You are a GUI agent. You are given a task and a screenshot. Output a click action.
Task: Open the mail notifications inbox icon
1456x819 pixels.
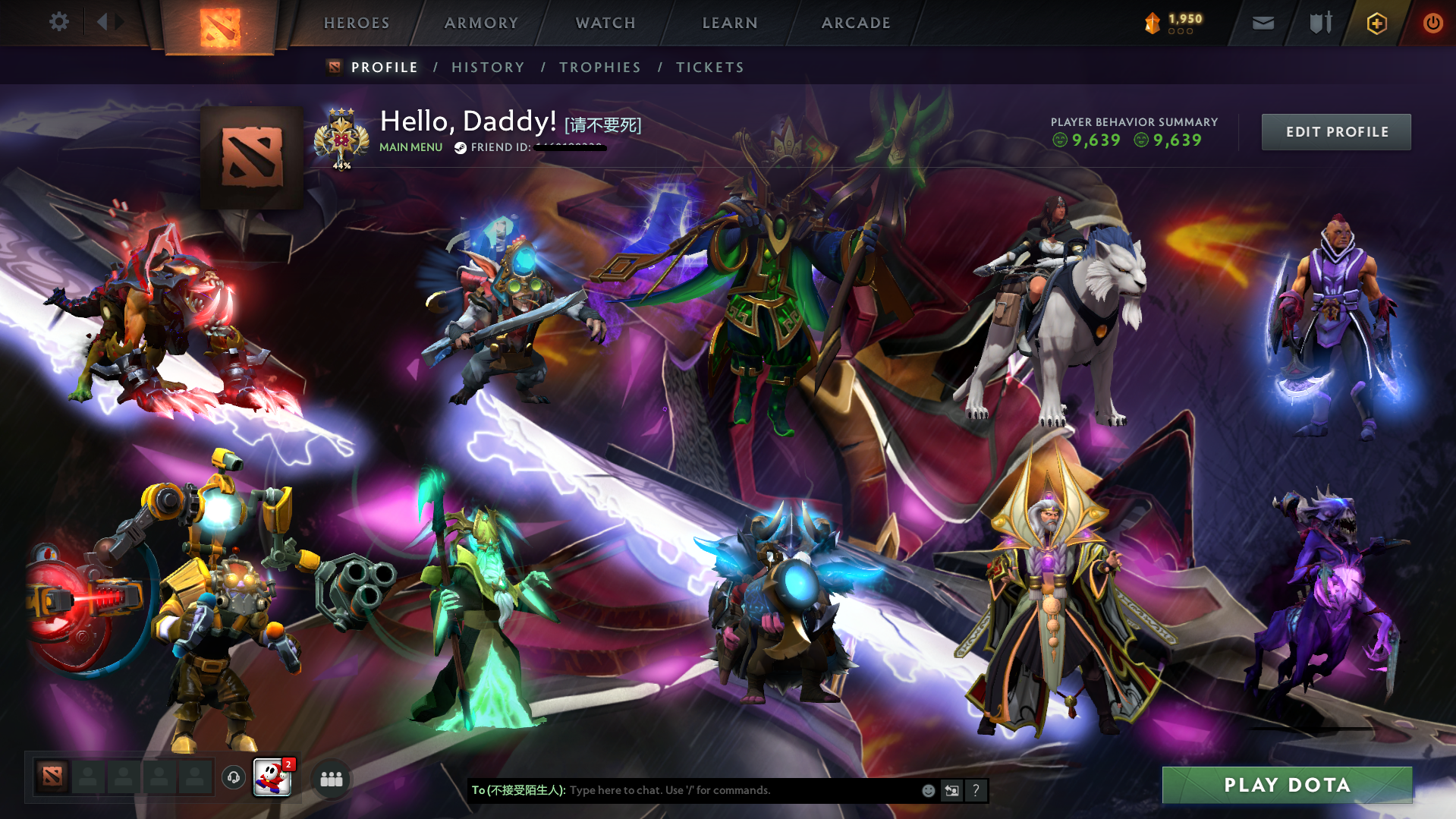[x=1262, y=23]
